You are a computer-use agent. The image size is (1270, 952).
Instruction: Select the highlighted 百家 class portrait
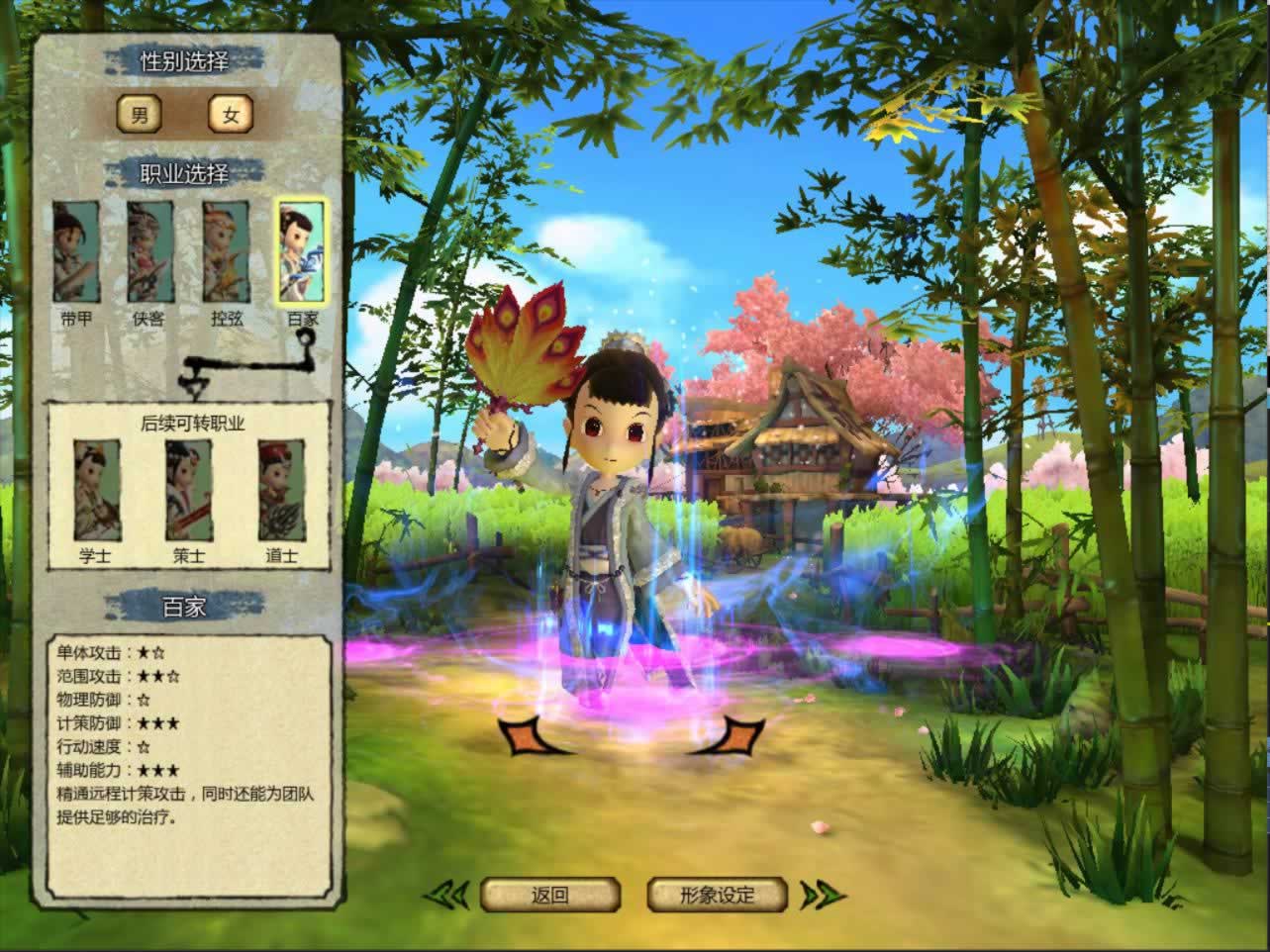point(301,252)
